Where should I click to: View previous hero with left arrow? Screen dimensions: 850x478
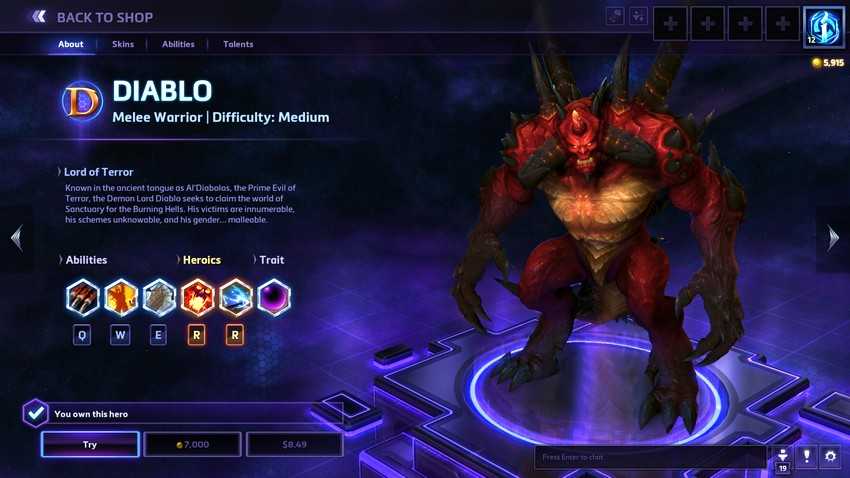[16, 237]
